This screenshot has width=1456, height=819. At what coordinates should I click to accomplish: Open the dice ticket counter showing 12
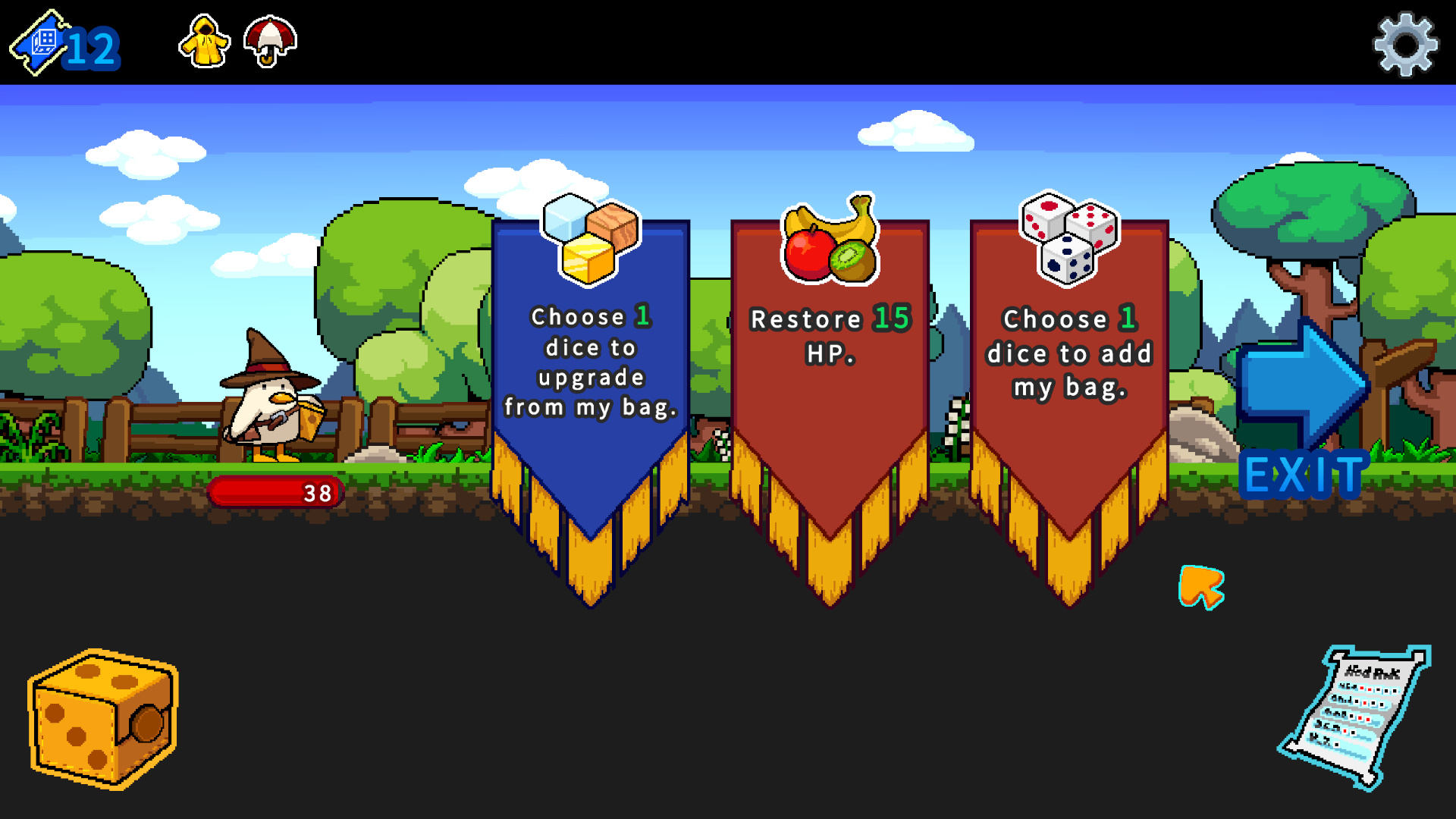click(x=61, y=45)
